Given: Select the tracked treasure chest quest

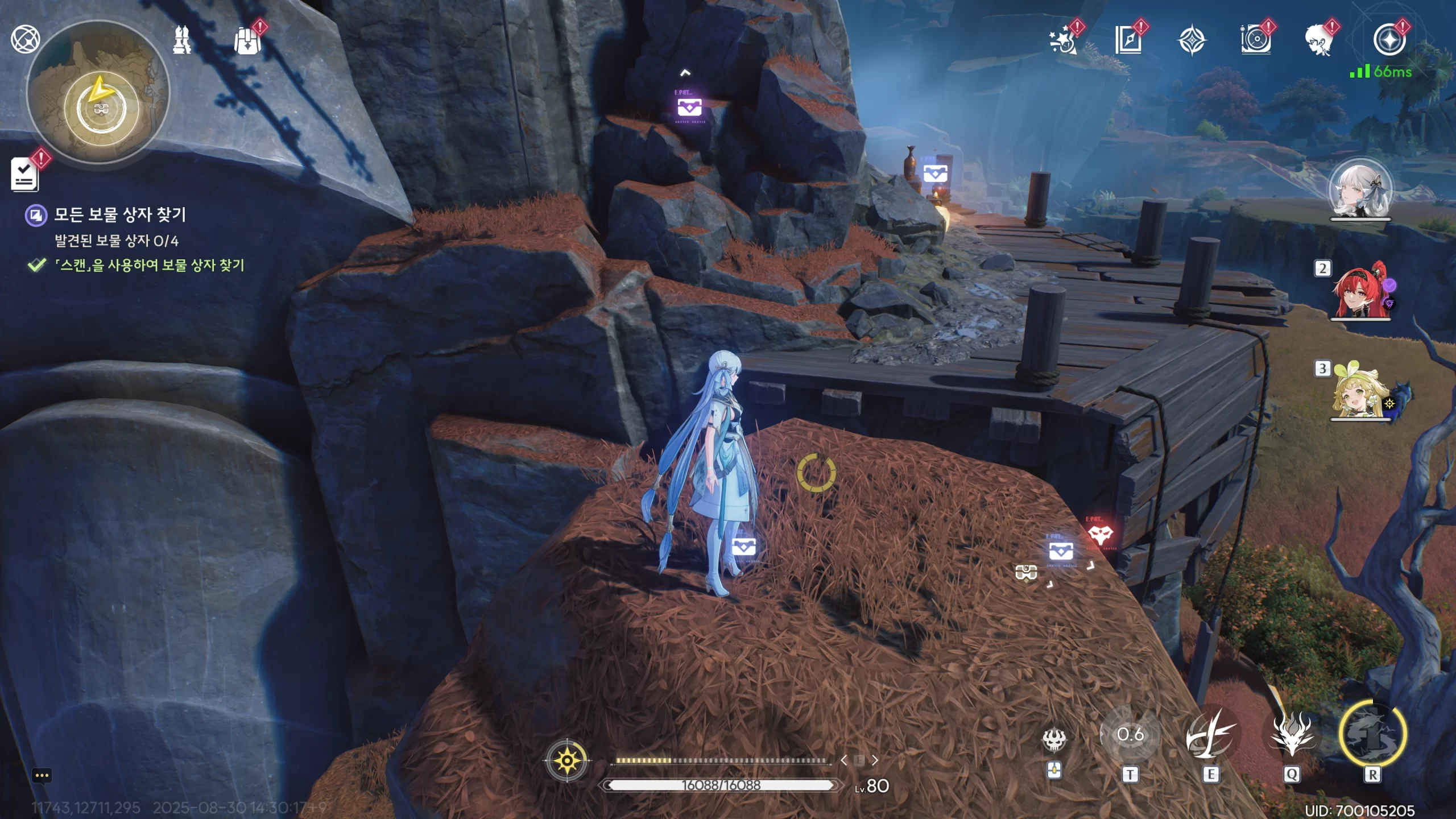Looking at the screenshot, I should tap(119, 215).
